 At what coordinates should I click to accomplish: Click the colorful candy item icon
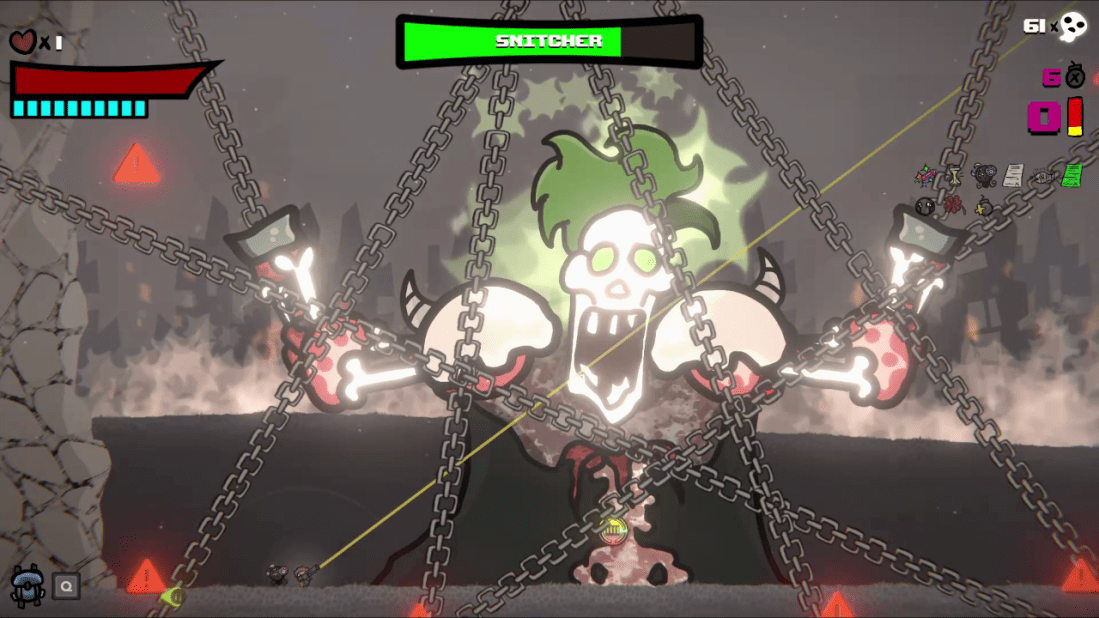pos(926,177)
